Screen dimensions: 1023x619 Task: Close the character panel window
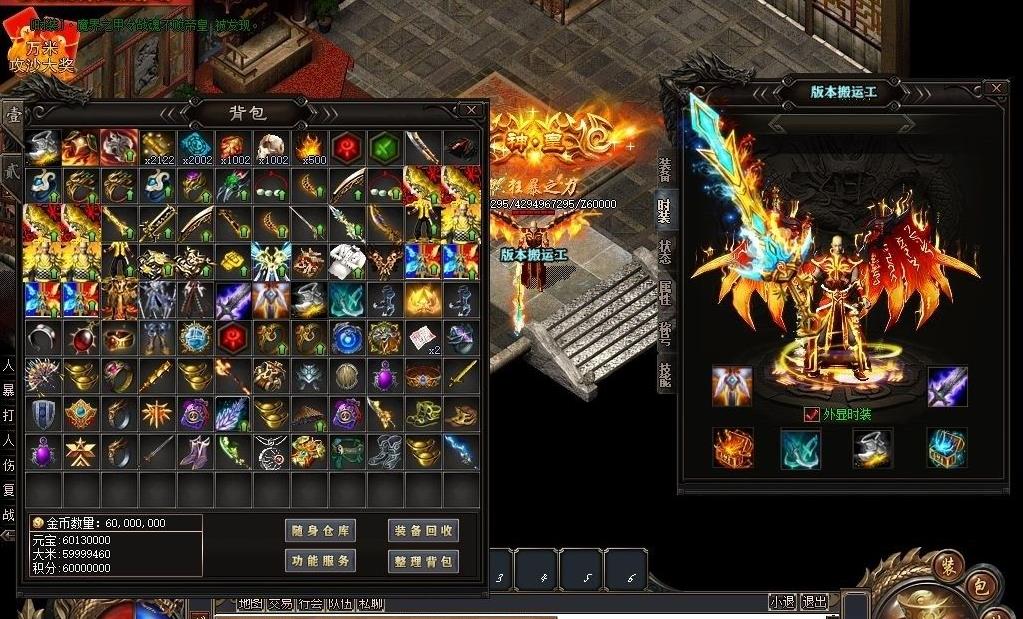(x=995, y=89)
